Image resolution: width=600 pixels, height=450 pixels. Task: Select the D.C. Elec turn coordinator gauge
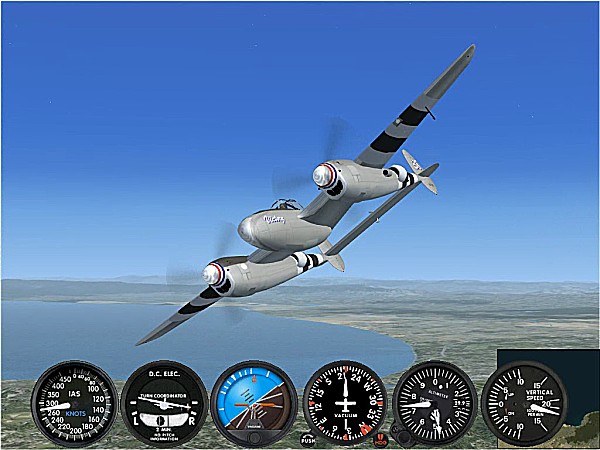(164, 403)
